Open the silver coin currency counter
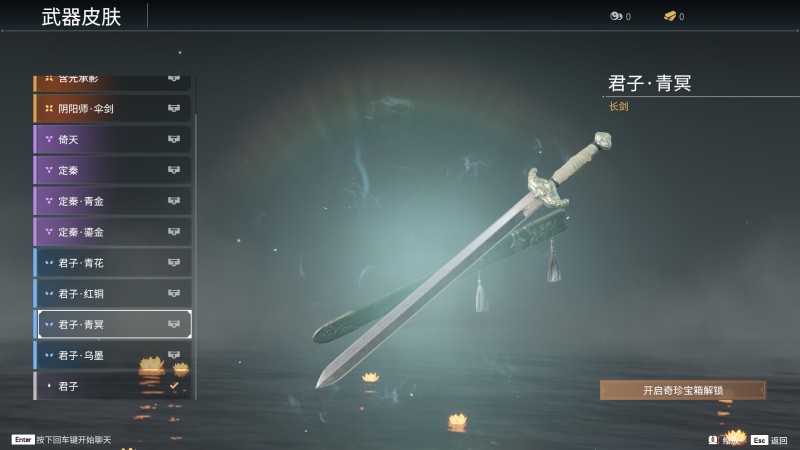The image size is (800, 450). point(620,16)
